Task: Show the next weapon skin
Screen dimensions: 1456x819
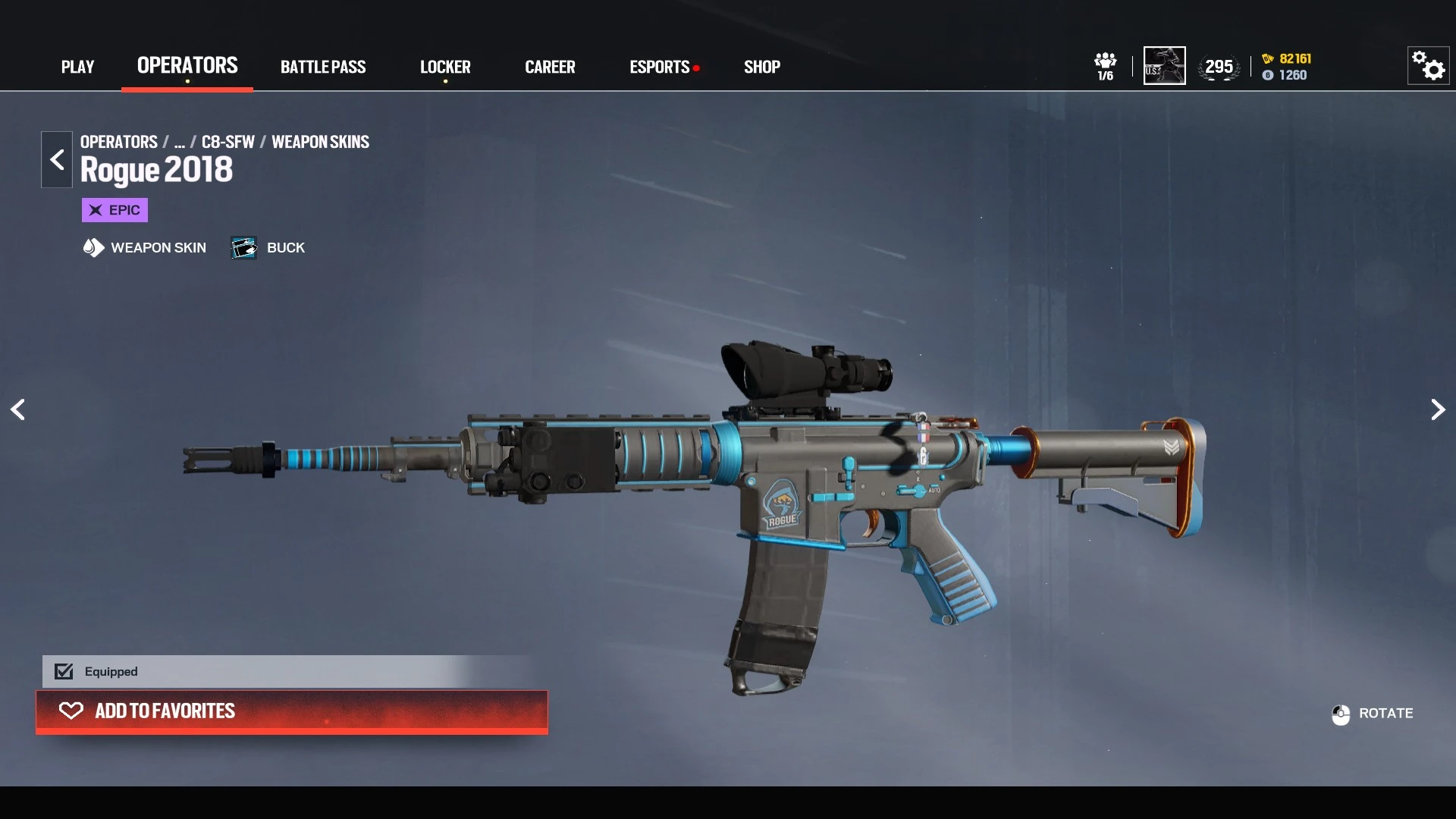Action: coord(1437,409)
